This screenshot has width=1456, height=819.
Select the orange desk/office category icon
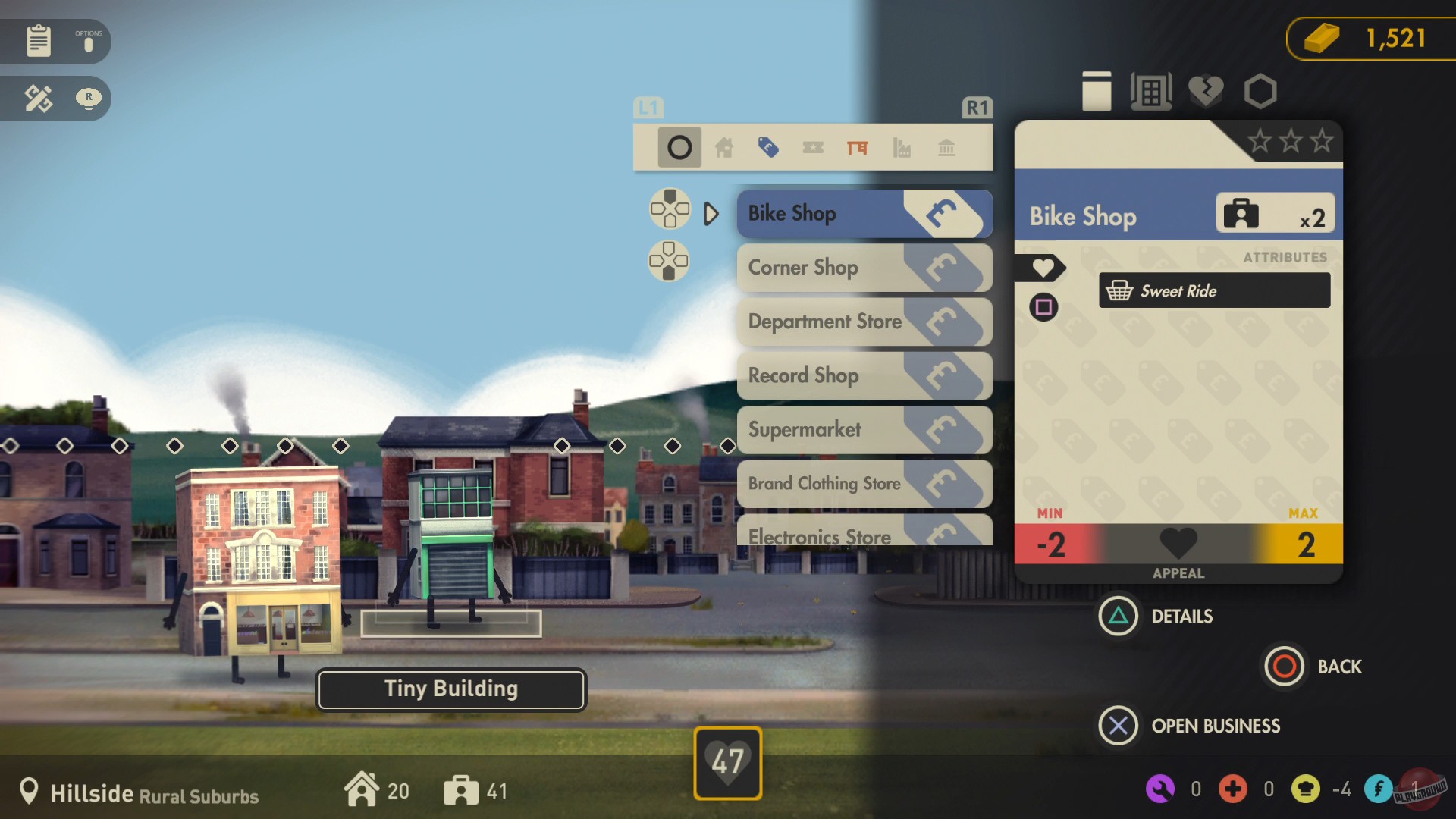858,148
